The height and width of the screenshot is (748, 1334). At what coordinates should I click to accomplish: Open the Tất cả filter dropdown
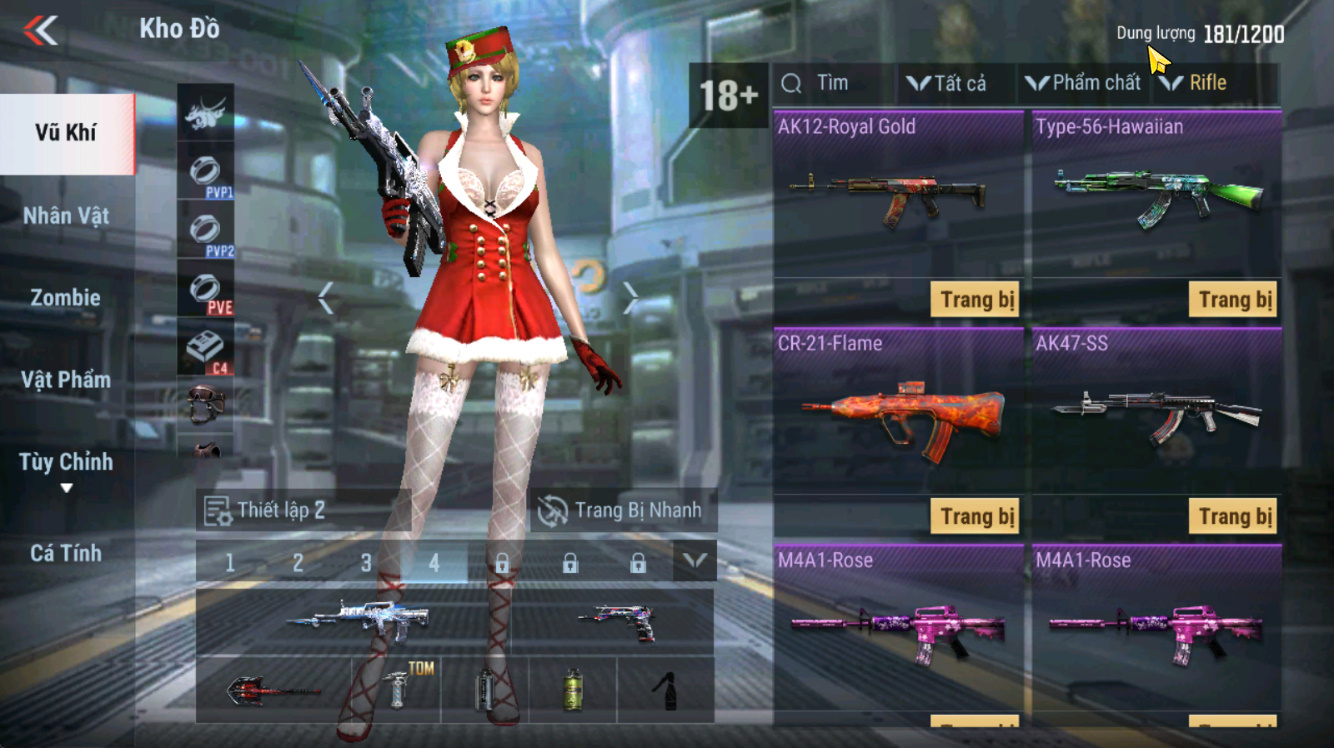click(946, 83)
